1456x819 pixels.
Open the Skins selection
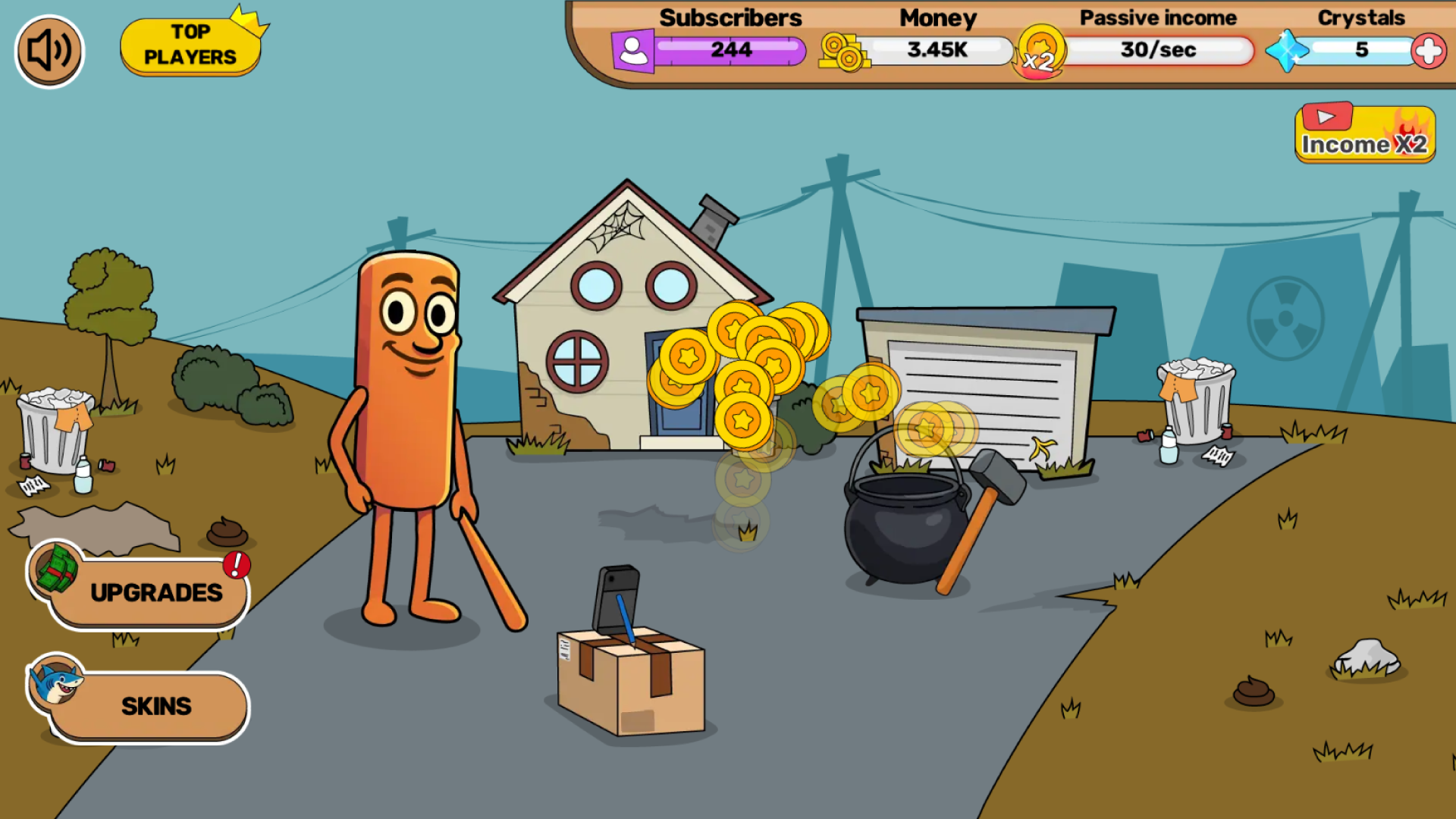155,706
